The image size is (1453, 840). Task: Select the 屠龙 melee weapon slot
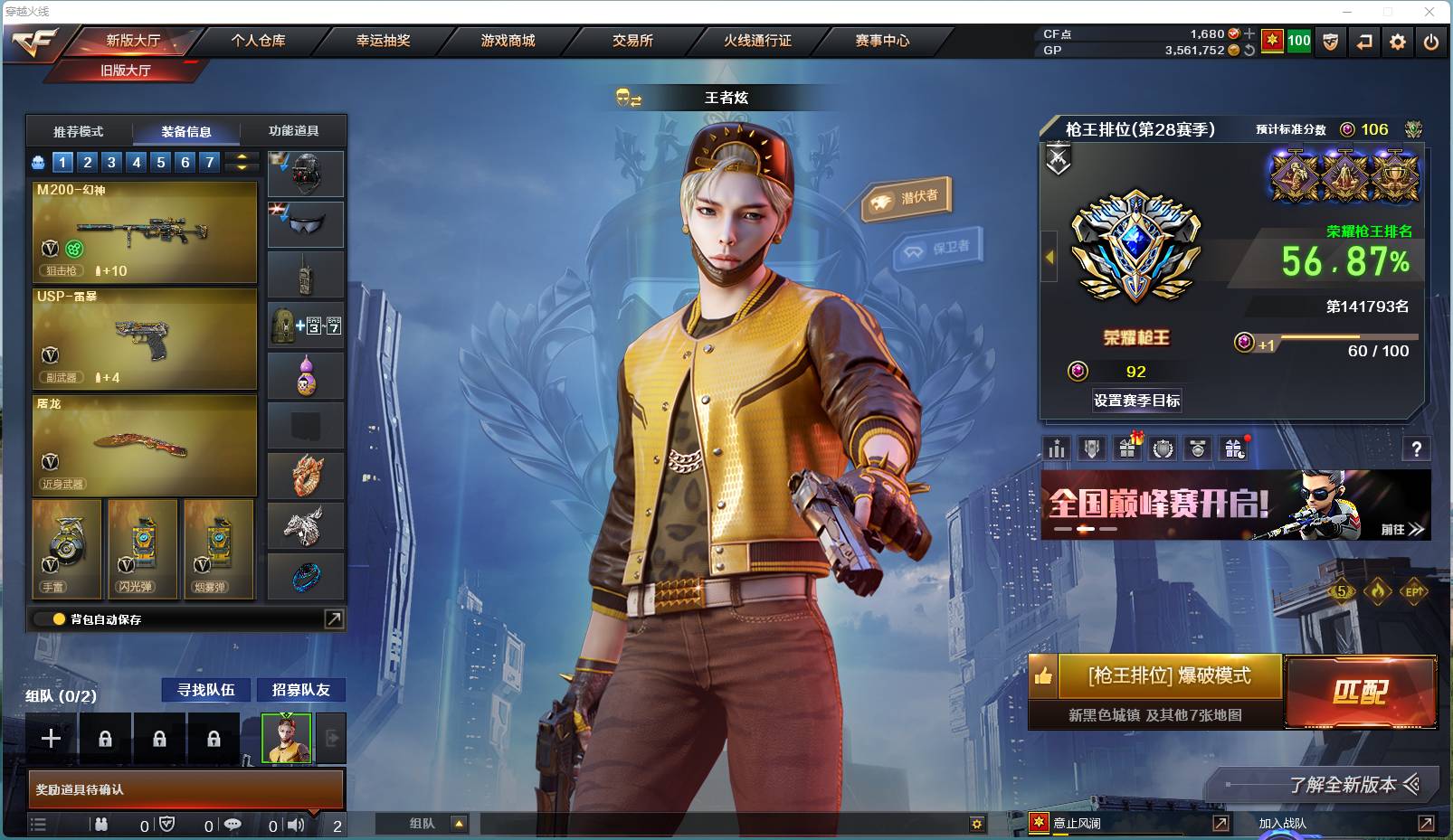tap(145, 445)
